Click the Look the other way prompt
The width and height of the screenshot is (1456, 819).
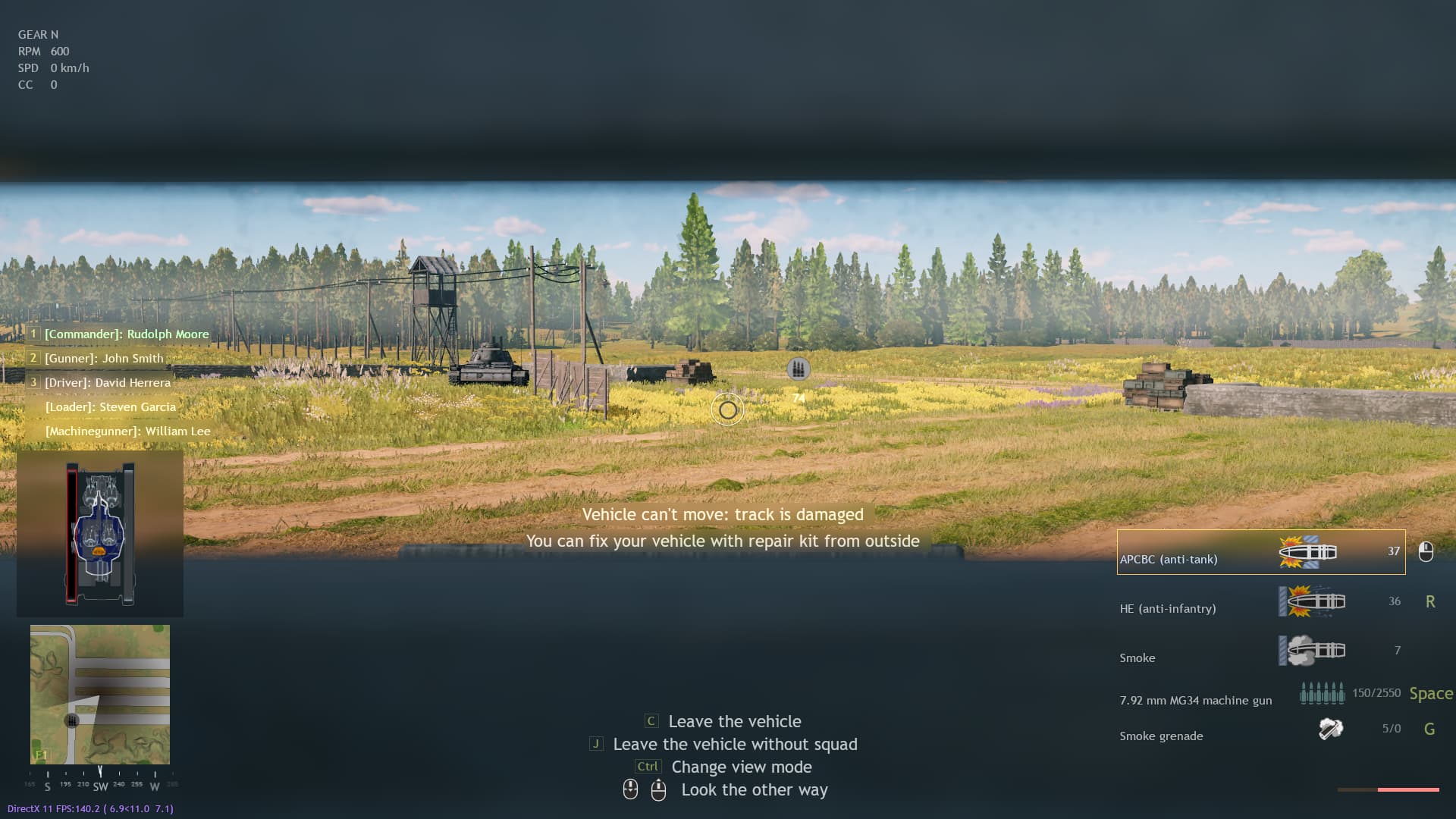pyautogui.click(x=755, y=790)
